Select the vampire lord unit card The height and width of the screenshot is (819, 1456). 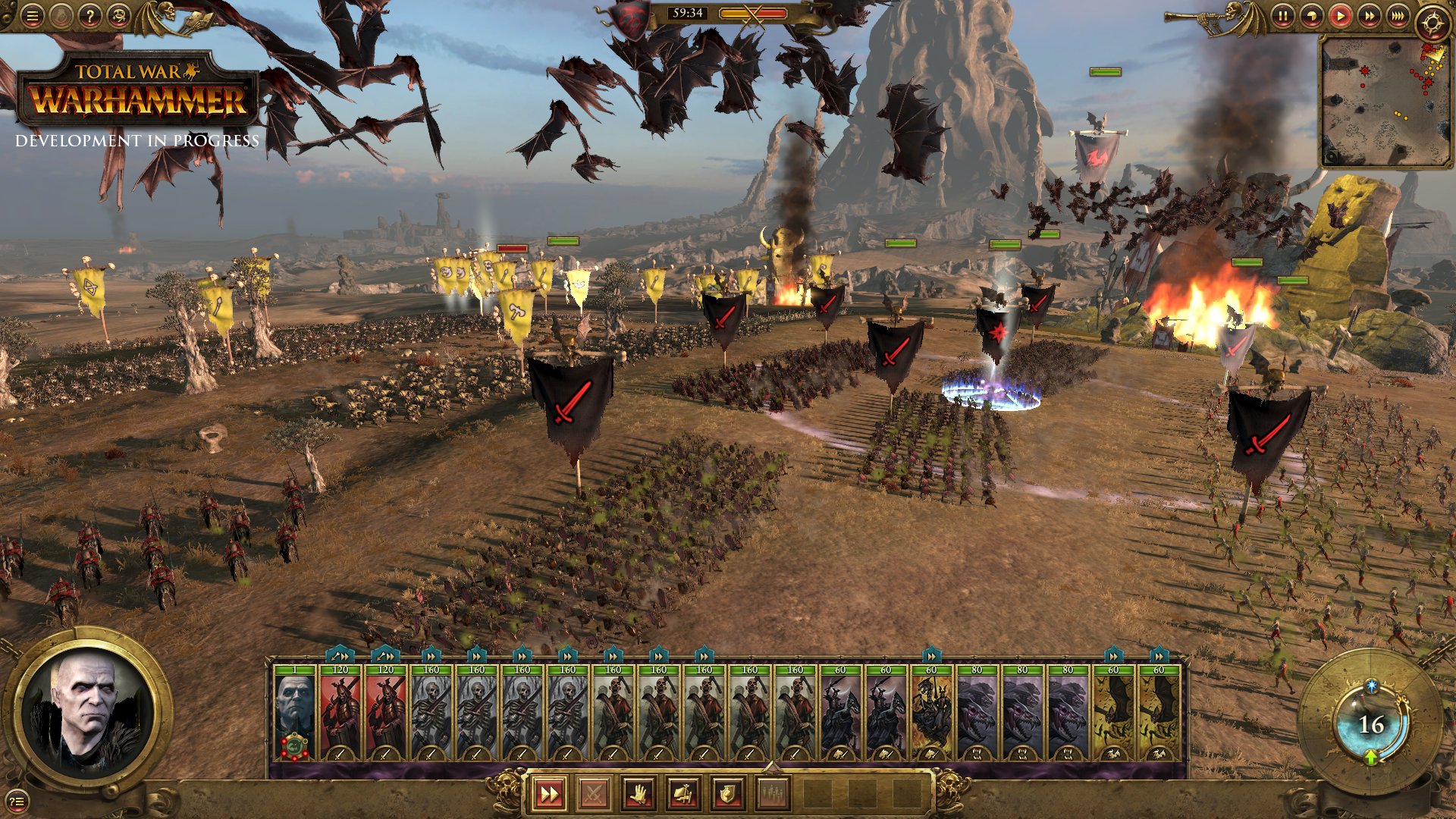(x=294, y=713)
